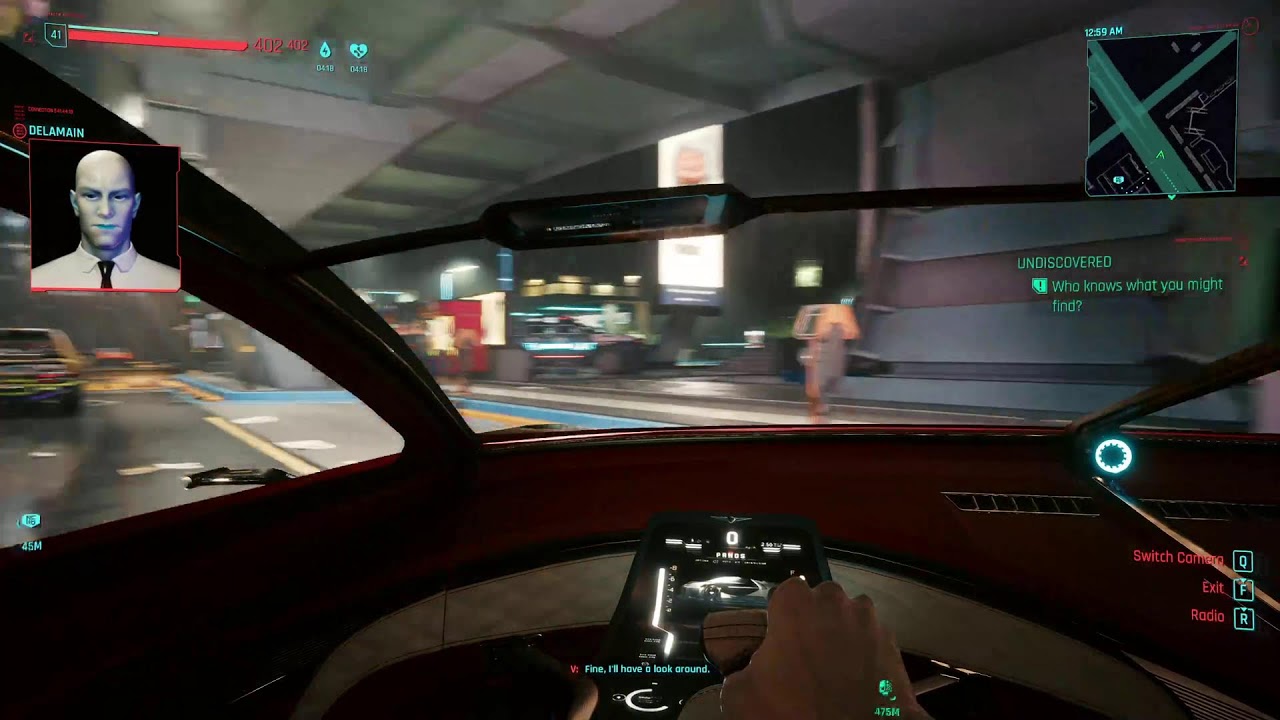
Task: Select the 12:59 AM clock display
Action: pos(1102,32)
